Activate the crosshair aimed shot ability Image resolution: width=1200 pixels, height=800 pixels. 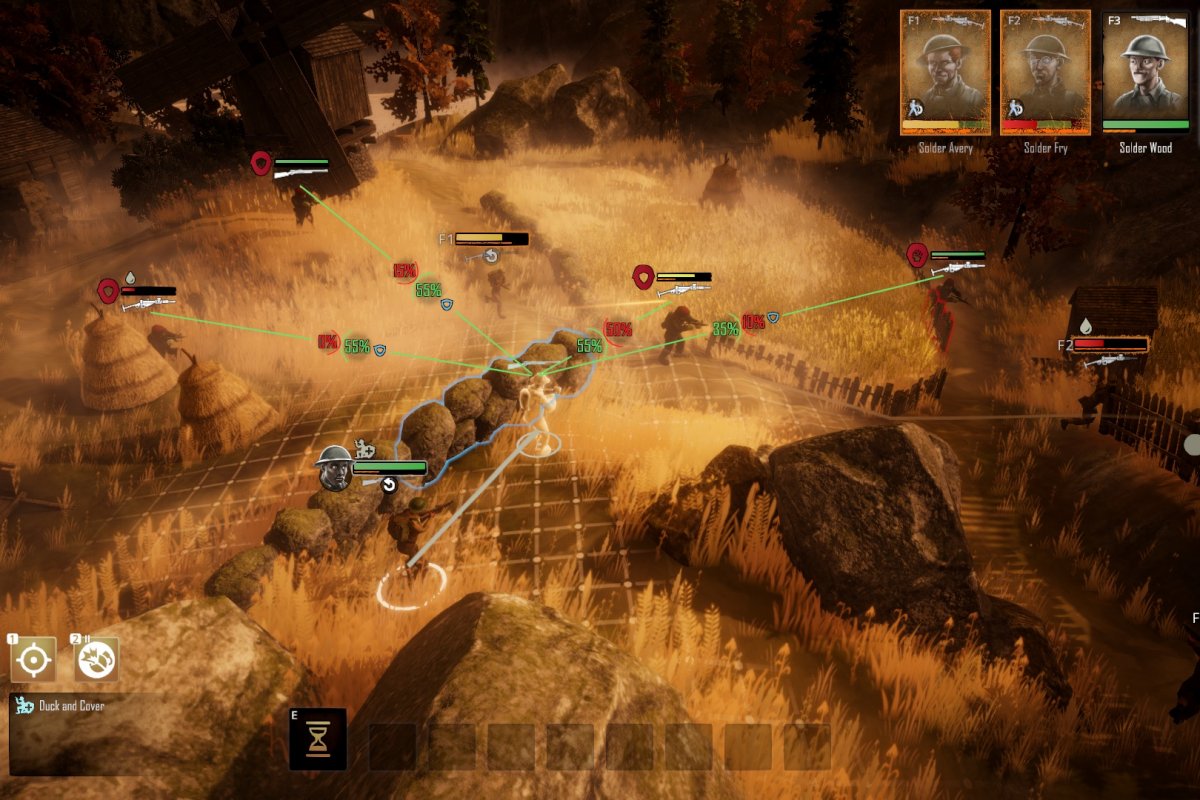pos(33,660)
